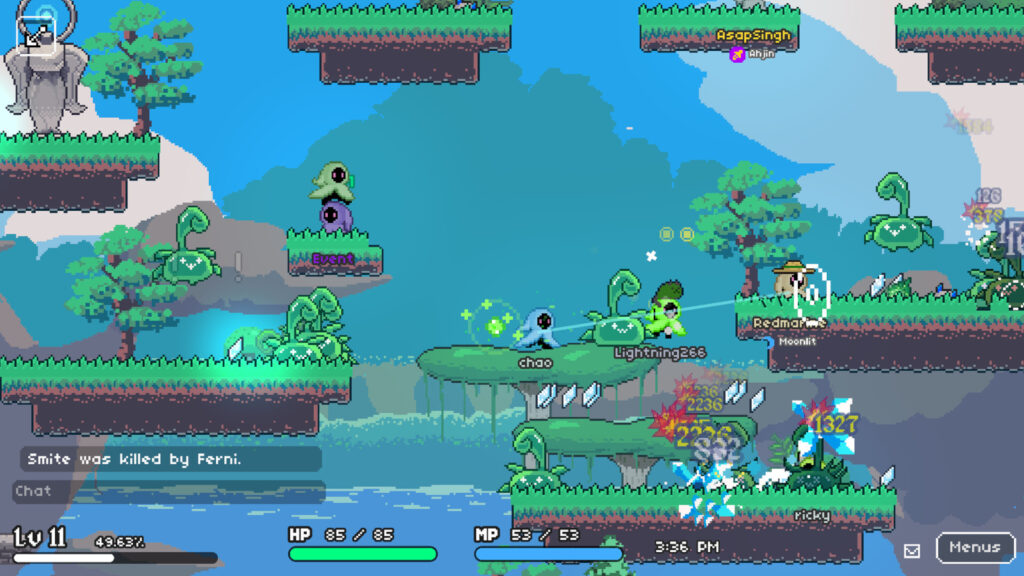The width and height of the screenshot is (1024, 576).
Task: Focus the Chat input box
Action: point(168,491)
